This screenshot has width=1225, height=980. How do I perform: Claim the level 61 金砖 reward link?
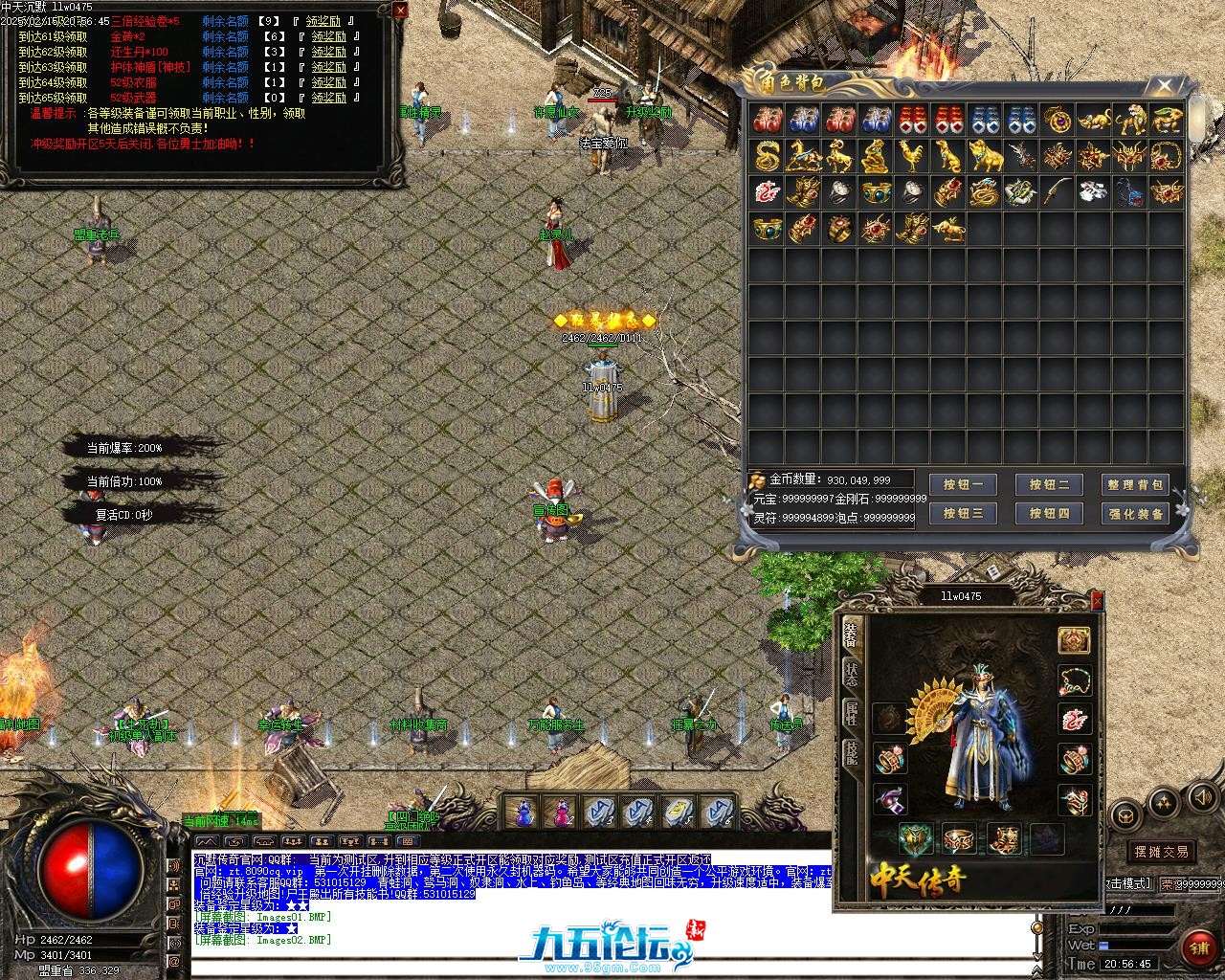point(328,37)
